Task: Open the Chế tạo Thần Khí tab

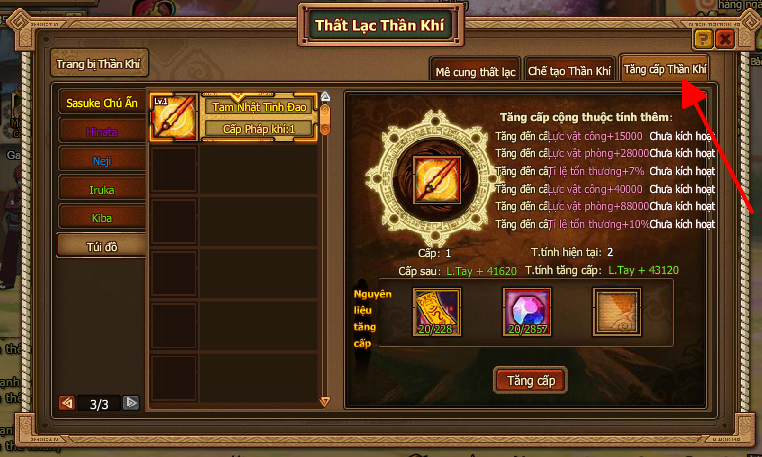Action: 568,71
